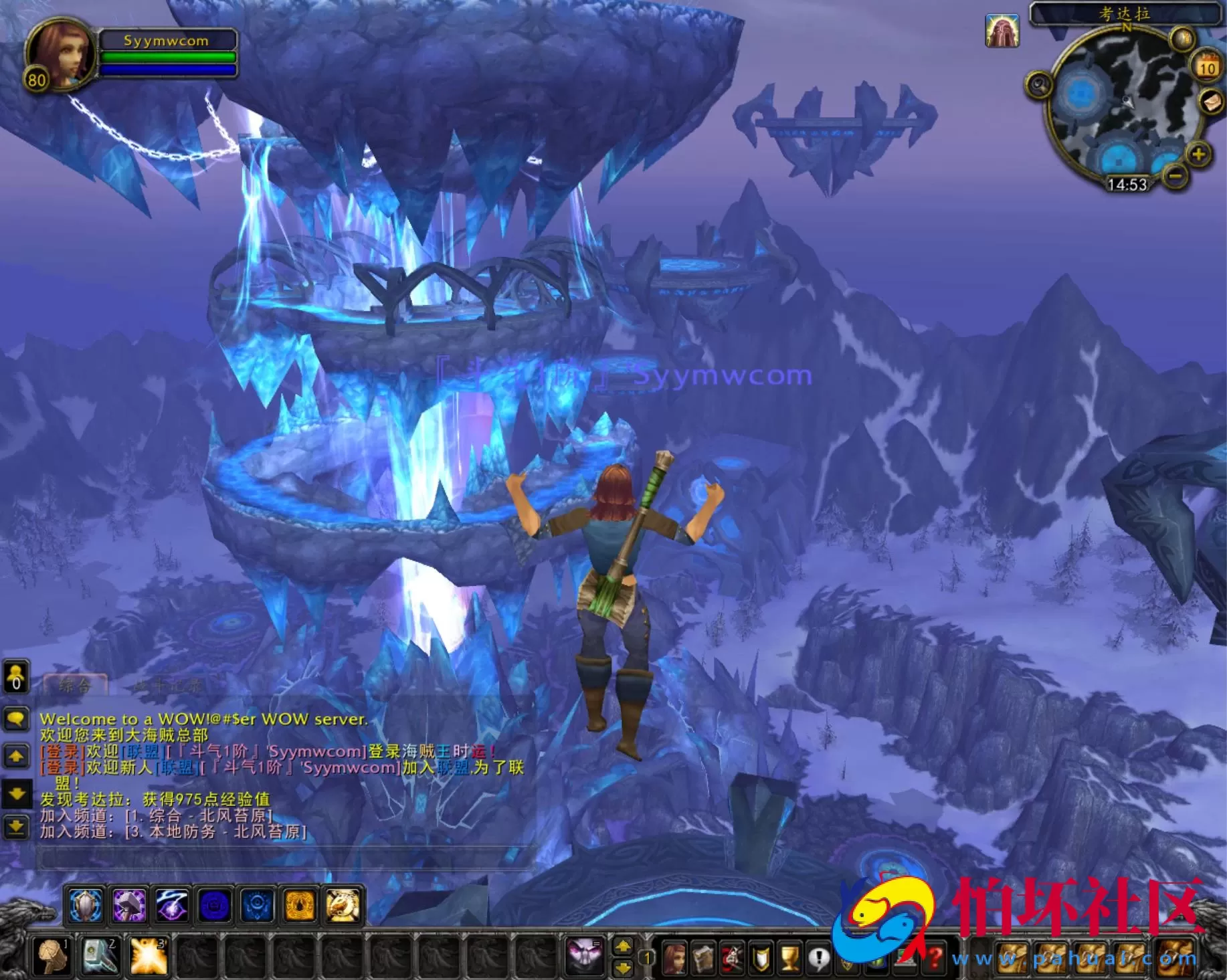The height and width of the screenshot is (980, 1227).
Task: Open the minimap tracking selector
Action: point(1038,85)
